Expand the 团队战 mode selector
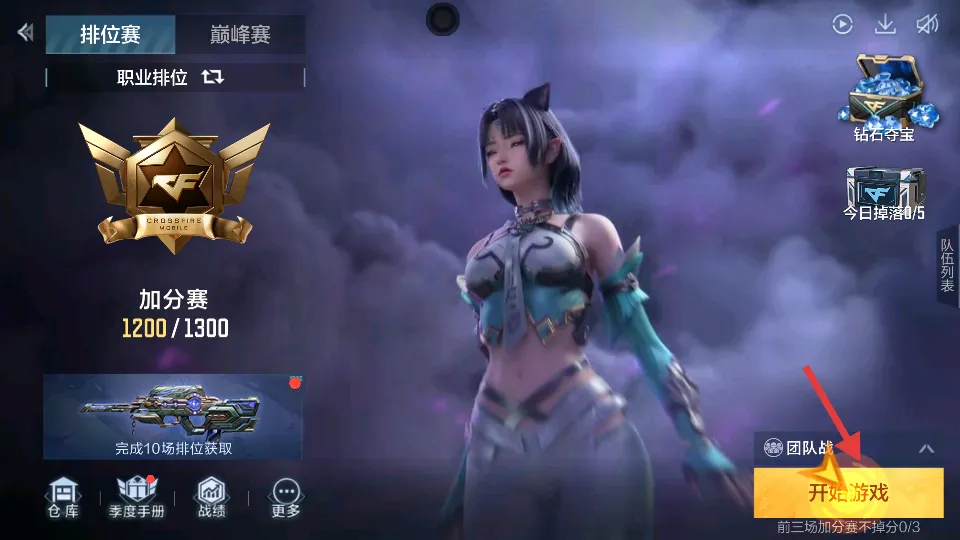The width and height of the screenshot is (960, 540). [x=926, y=449]
